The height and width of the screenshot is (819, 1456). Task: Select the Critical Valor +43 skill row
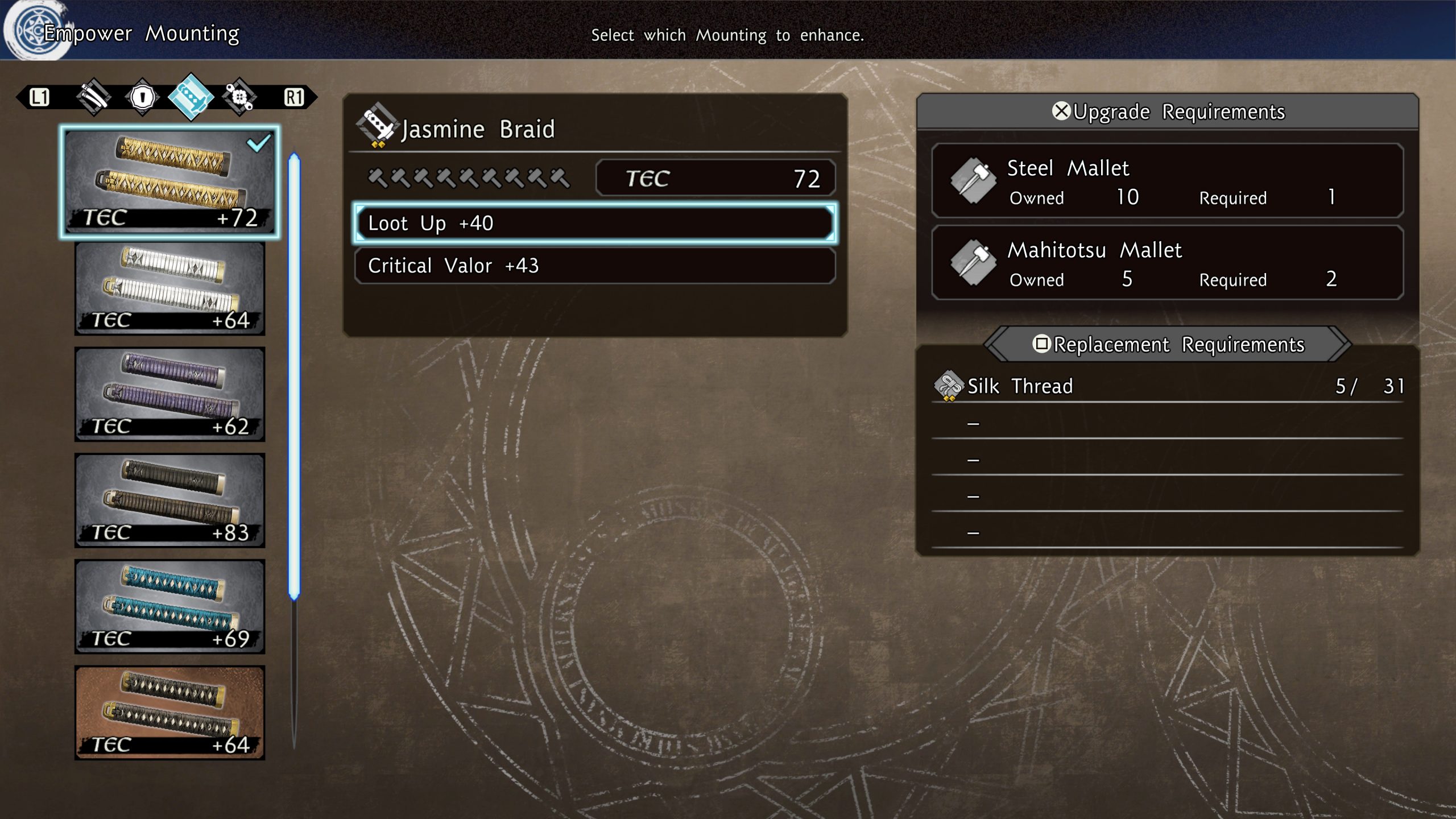point(595,266)
